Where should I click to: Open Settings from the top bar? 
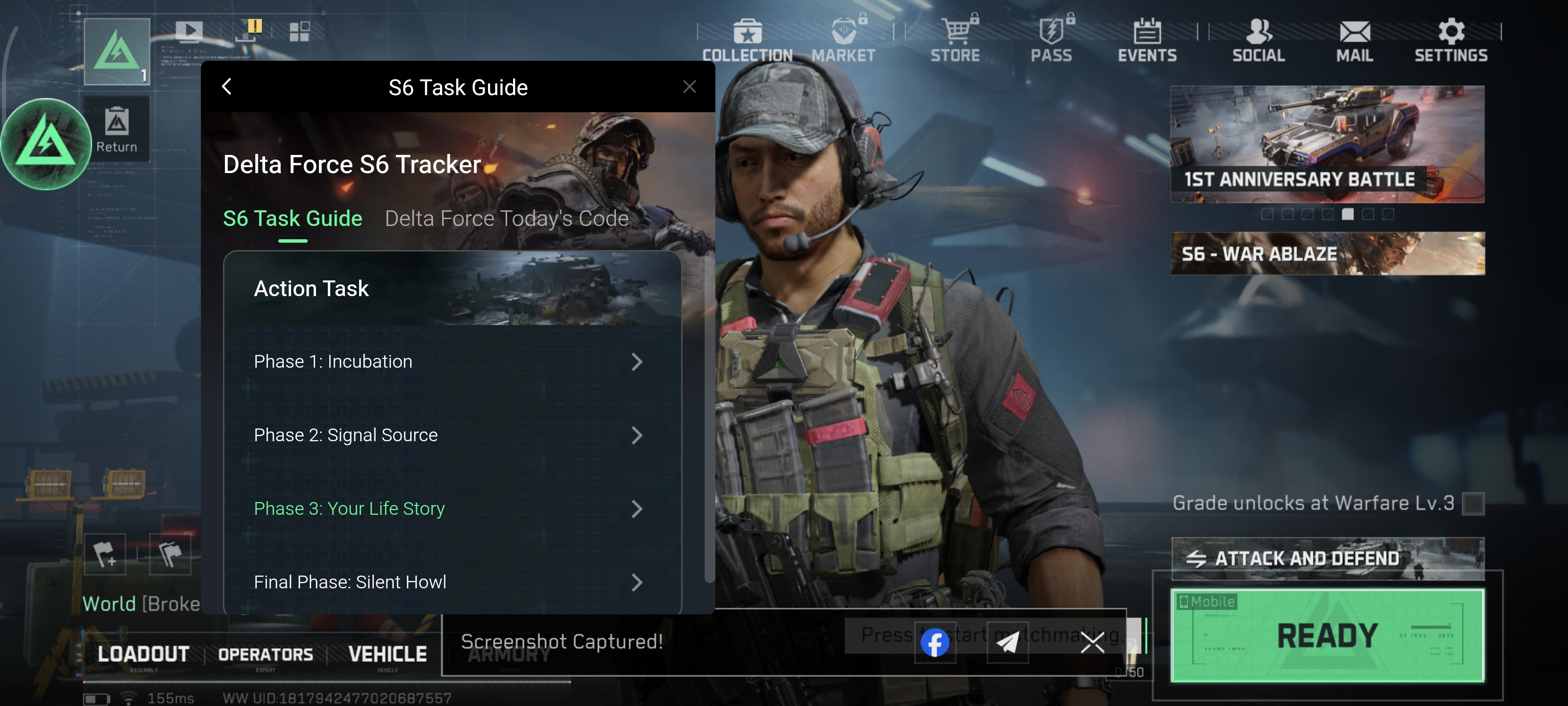[x=1451, y=40]
